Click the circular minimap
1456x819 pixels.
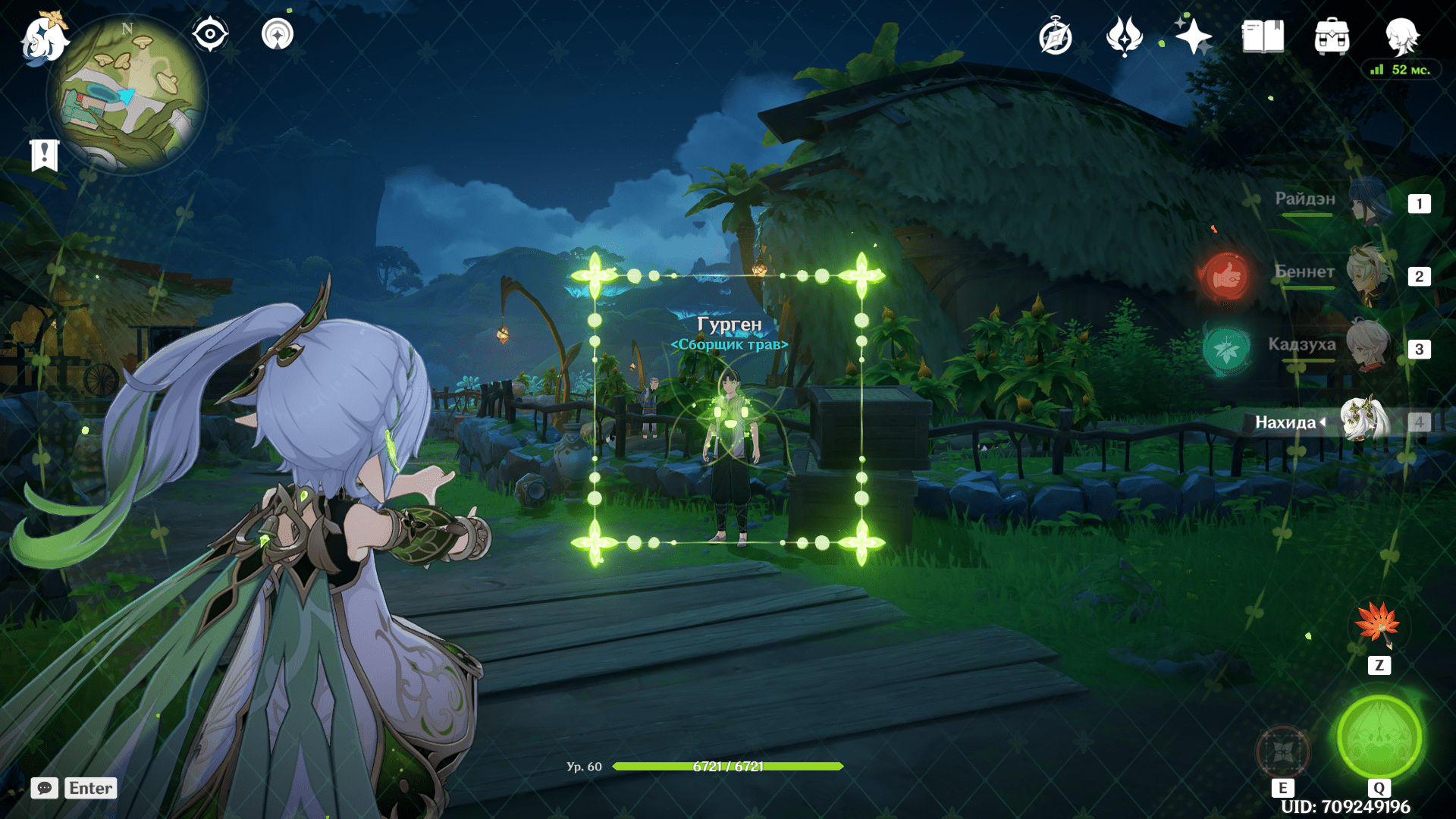(x=129, y=96)
